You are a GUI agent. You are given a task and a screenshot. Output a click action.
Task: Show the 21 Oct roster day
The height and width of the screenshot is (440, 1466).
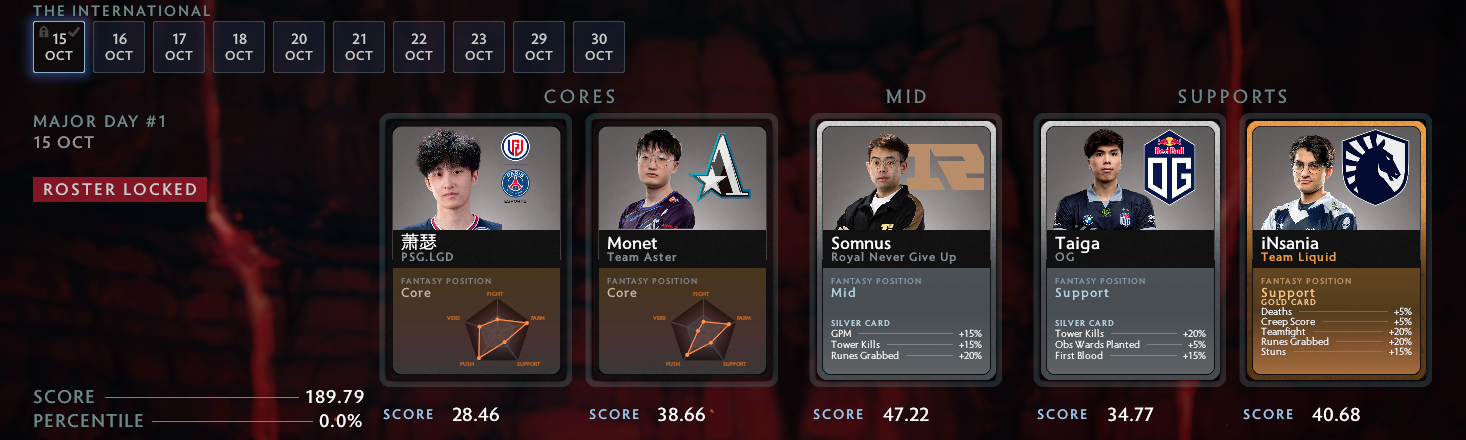point(359,48)
